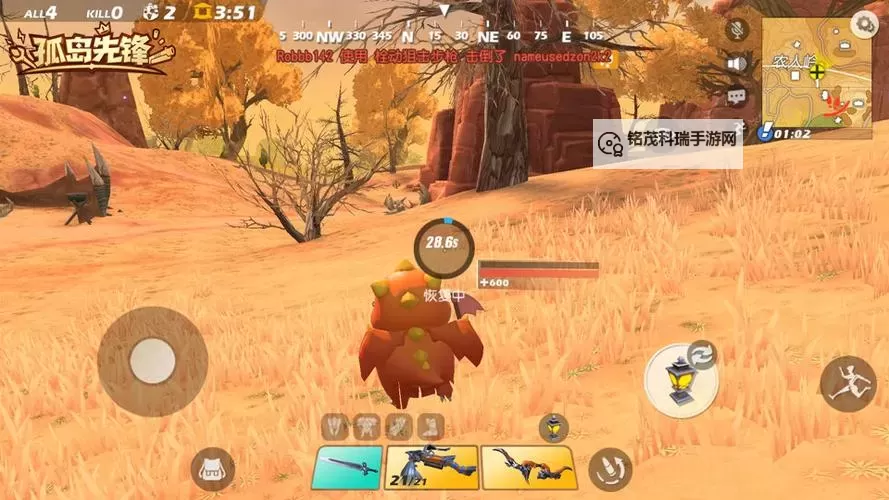Open the chat bubble icon

click(738, 97)
